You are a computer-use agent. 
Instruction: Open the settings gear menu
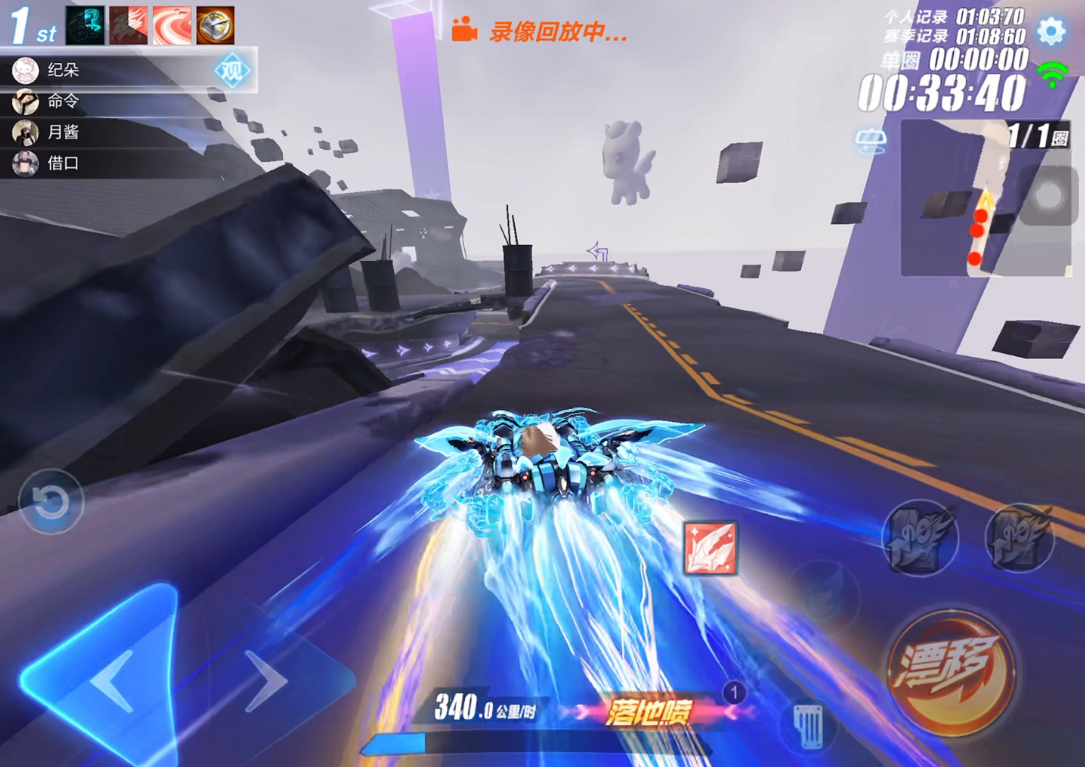tap(1051, 31)
